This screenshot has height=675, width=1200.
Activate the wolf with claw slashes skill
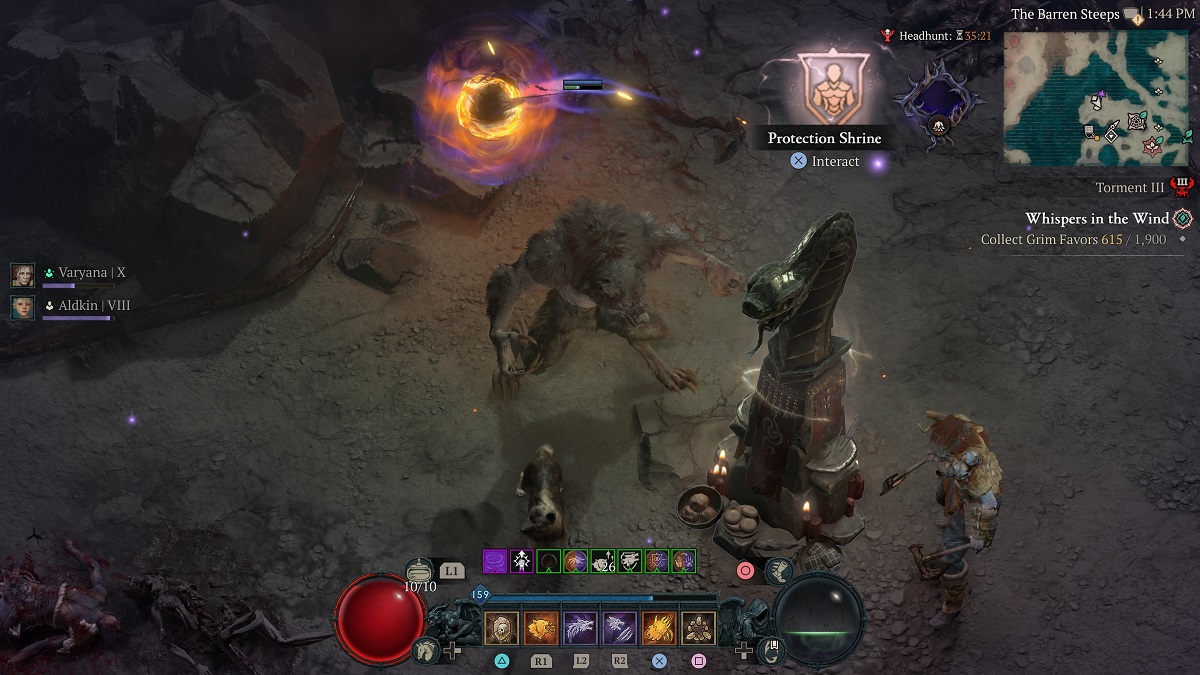pos(620,628)
